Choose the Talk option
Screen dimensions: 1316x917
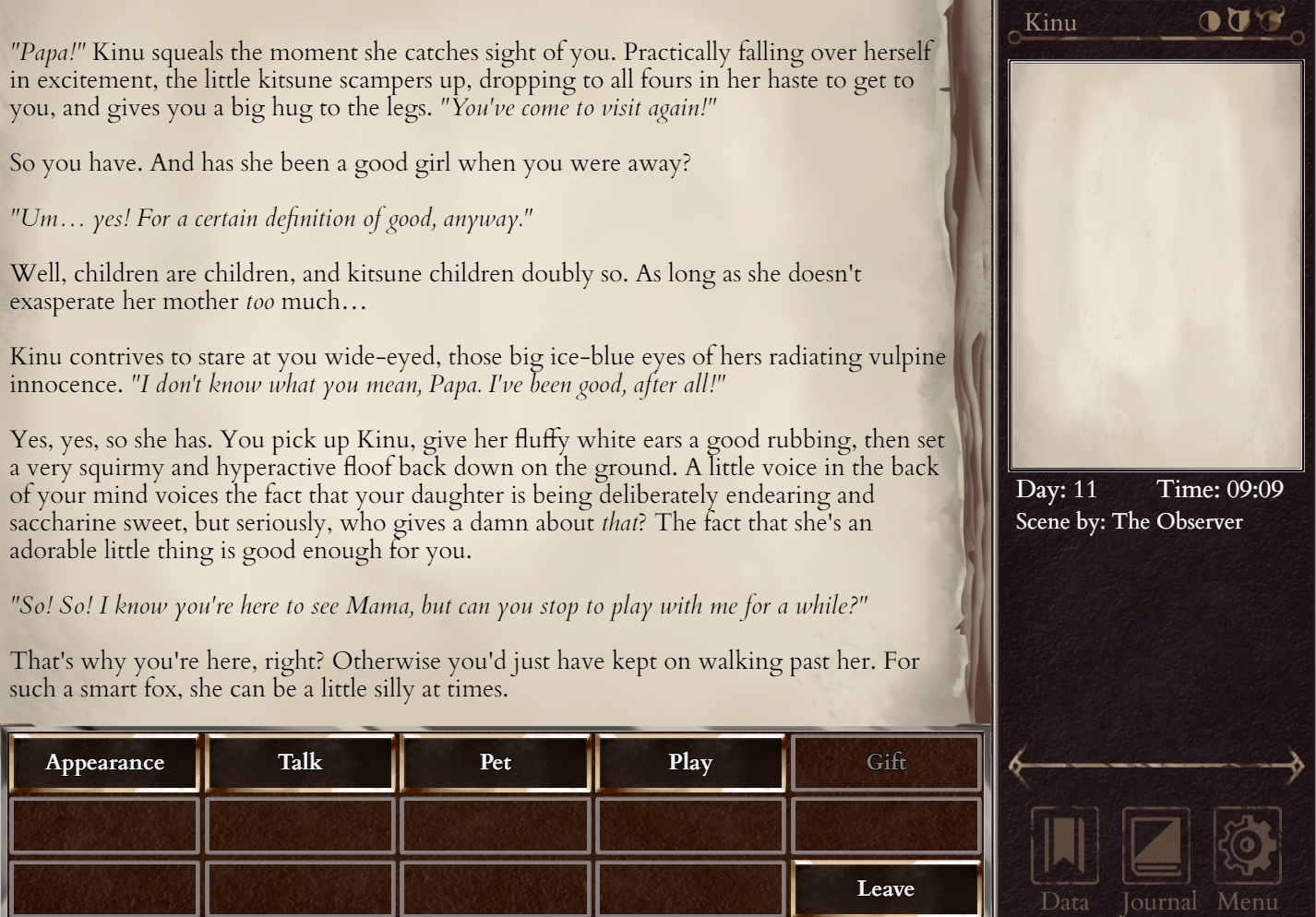click(300, 762)
